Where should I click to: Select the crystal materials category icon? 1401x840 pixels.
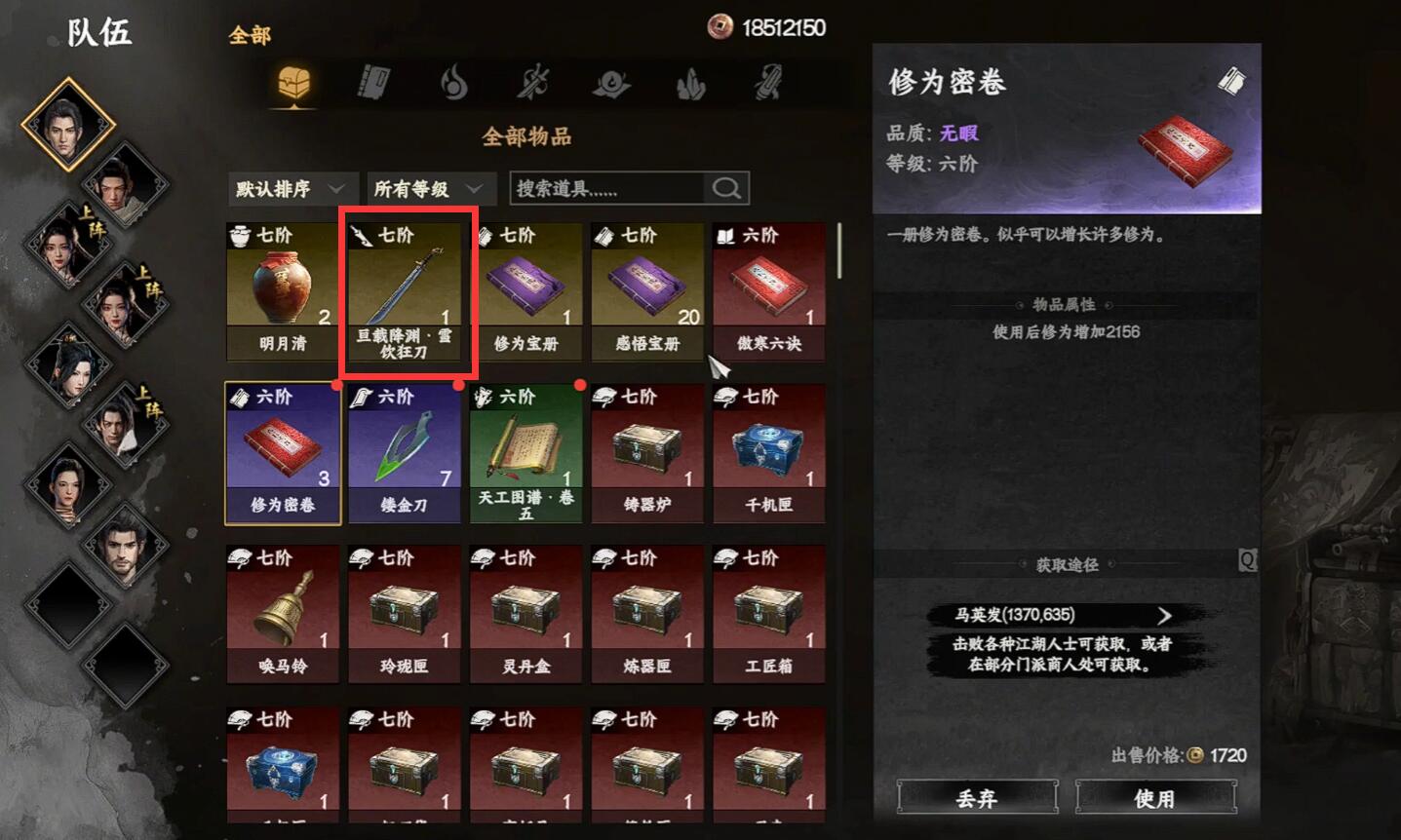(x=689, y=84)
